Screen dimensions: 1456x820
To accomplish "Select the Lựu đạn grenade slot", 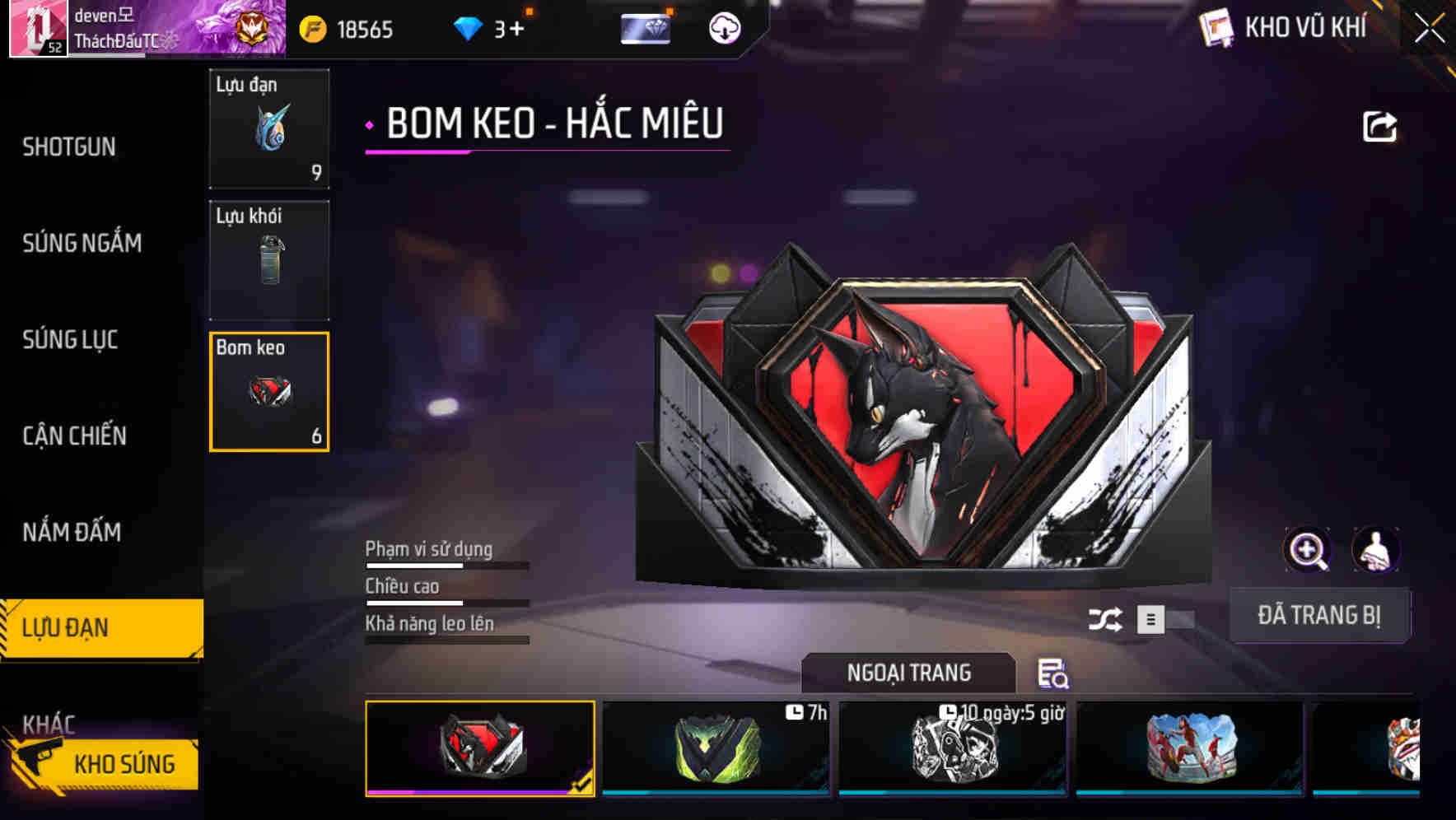I will click(269, 128).
